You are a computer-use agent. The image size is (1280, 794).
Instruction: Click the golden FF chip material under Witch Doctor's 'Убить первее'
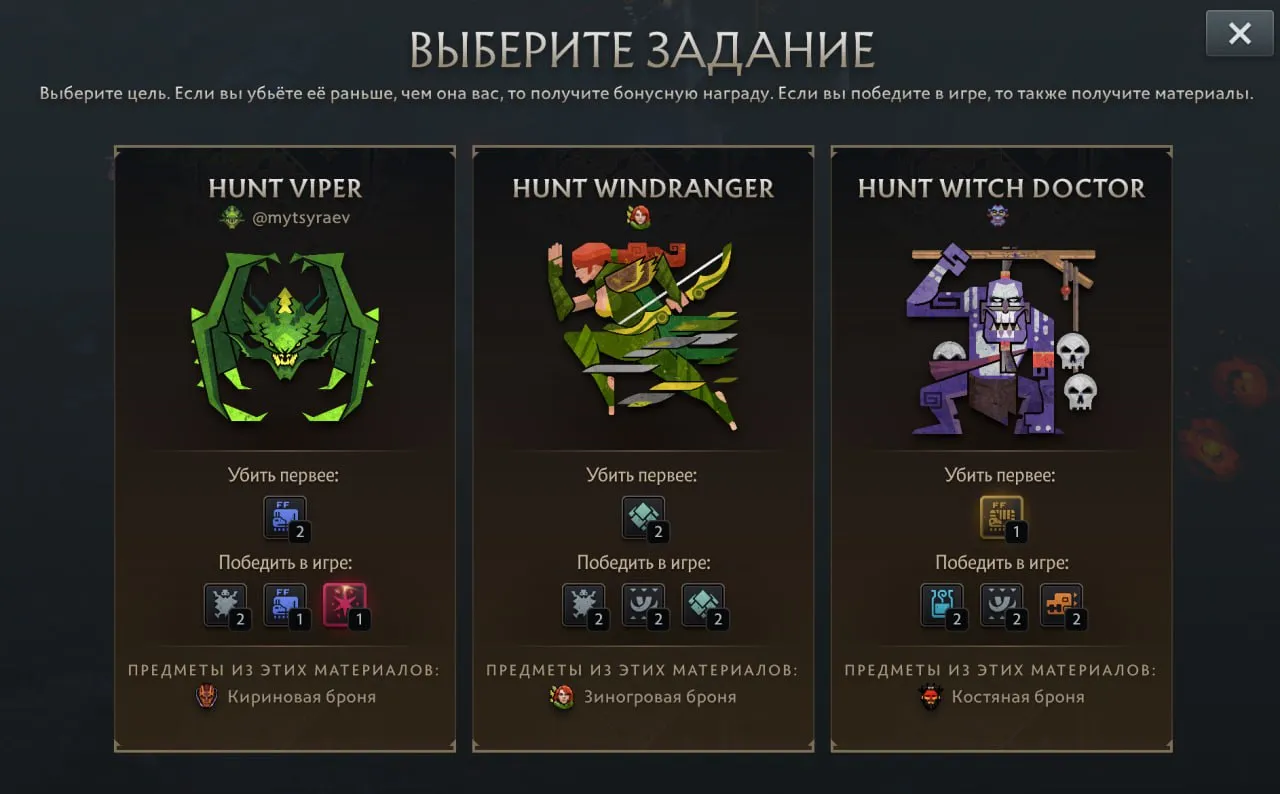1002,517
